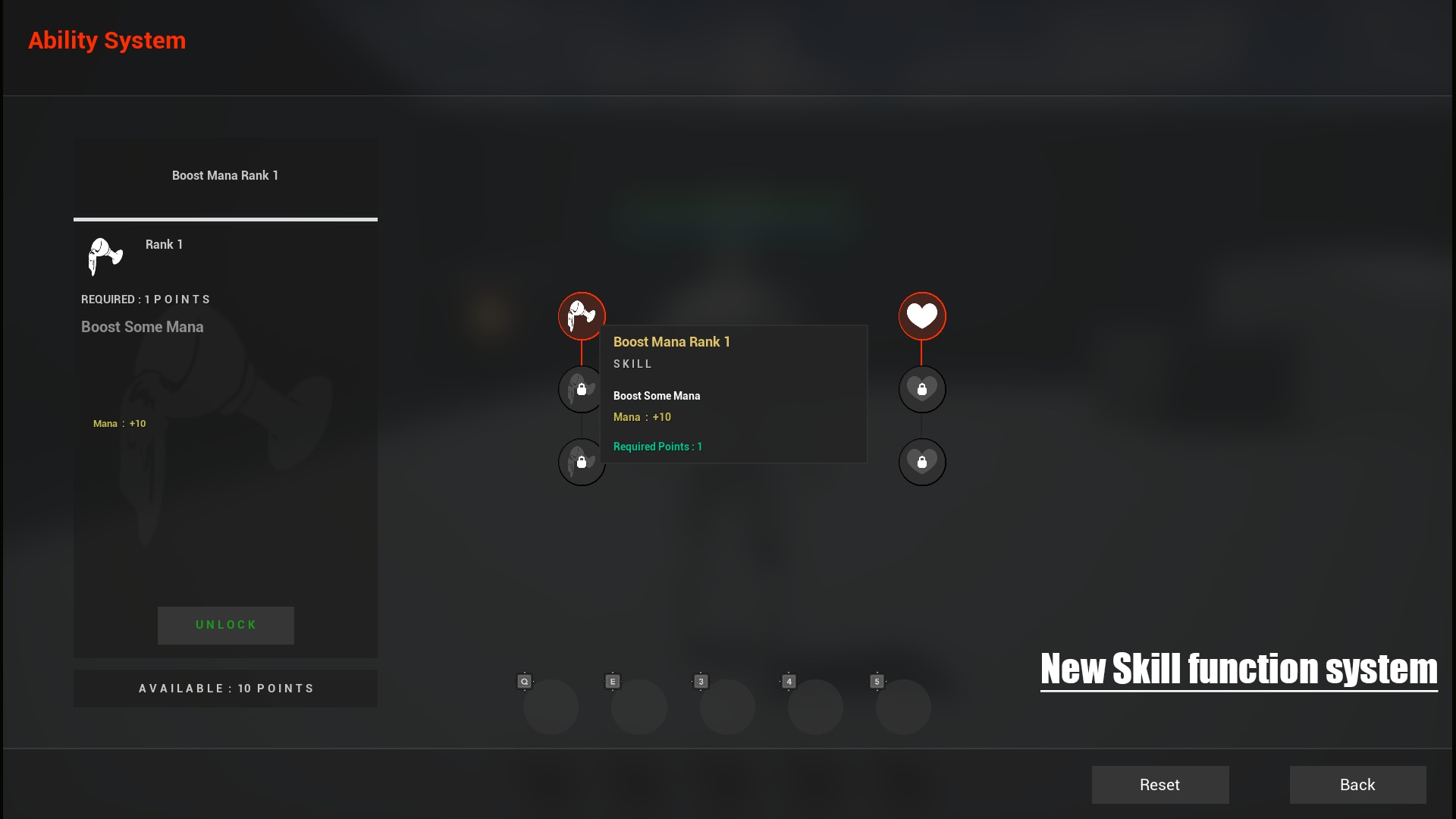
Task: Click hotkey slot number 4
Action: [816, 706]
